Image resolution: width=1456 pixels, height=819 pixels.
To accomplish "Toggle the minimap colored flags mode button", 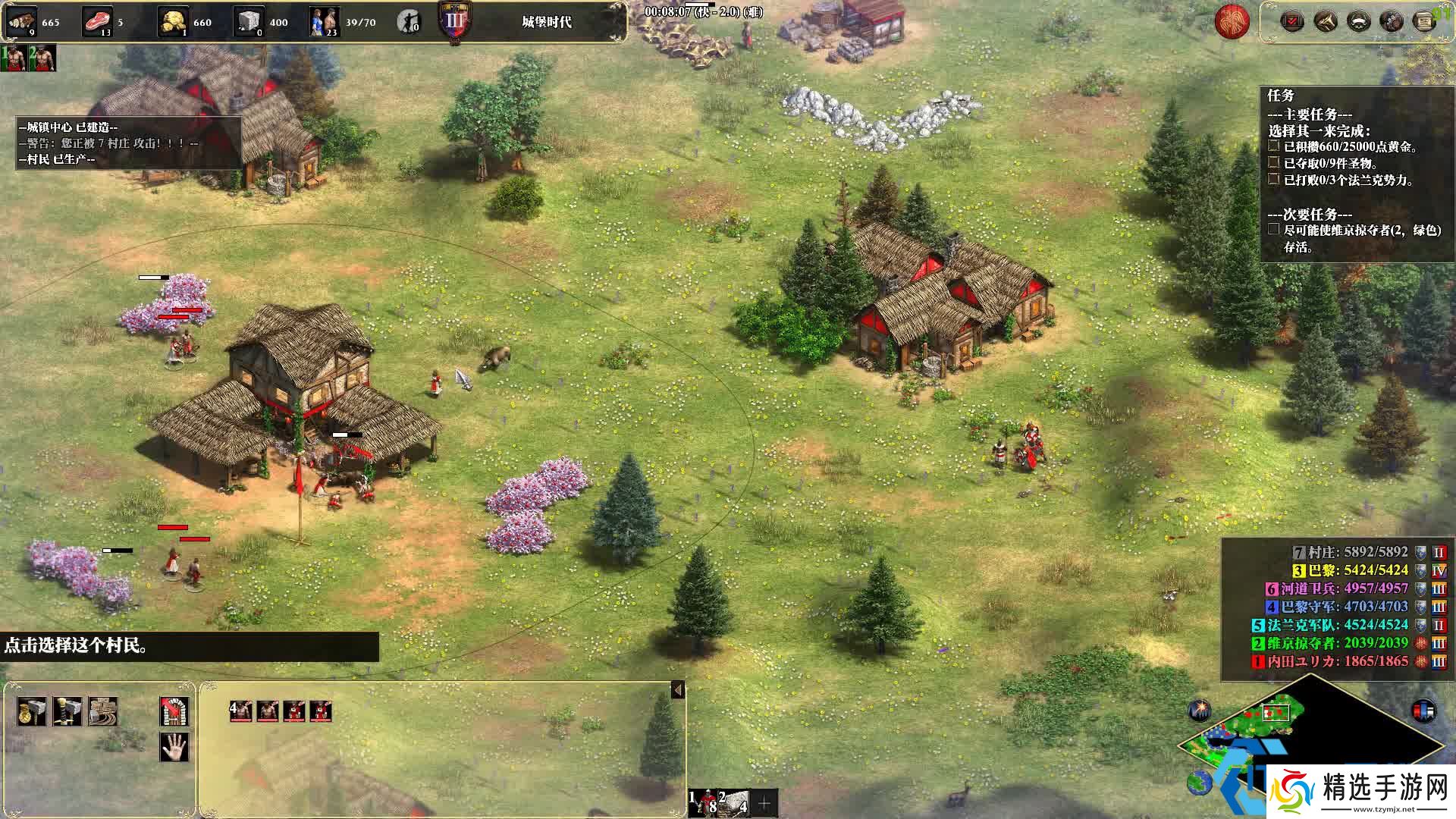I will [x=1423, y=711].
